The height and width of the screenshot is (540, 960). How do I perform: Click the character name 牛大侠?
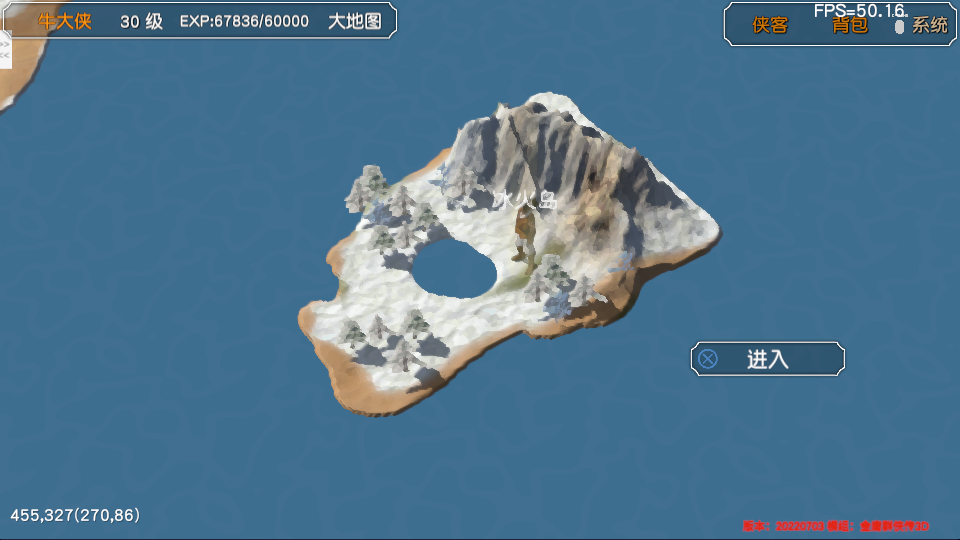65,21
